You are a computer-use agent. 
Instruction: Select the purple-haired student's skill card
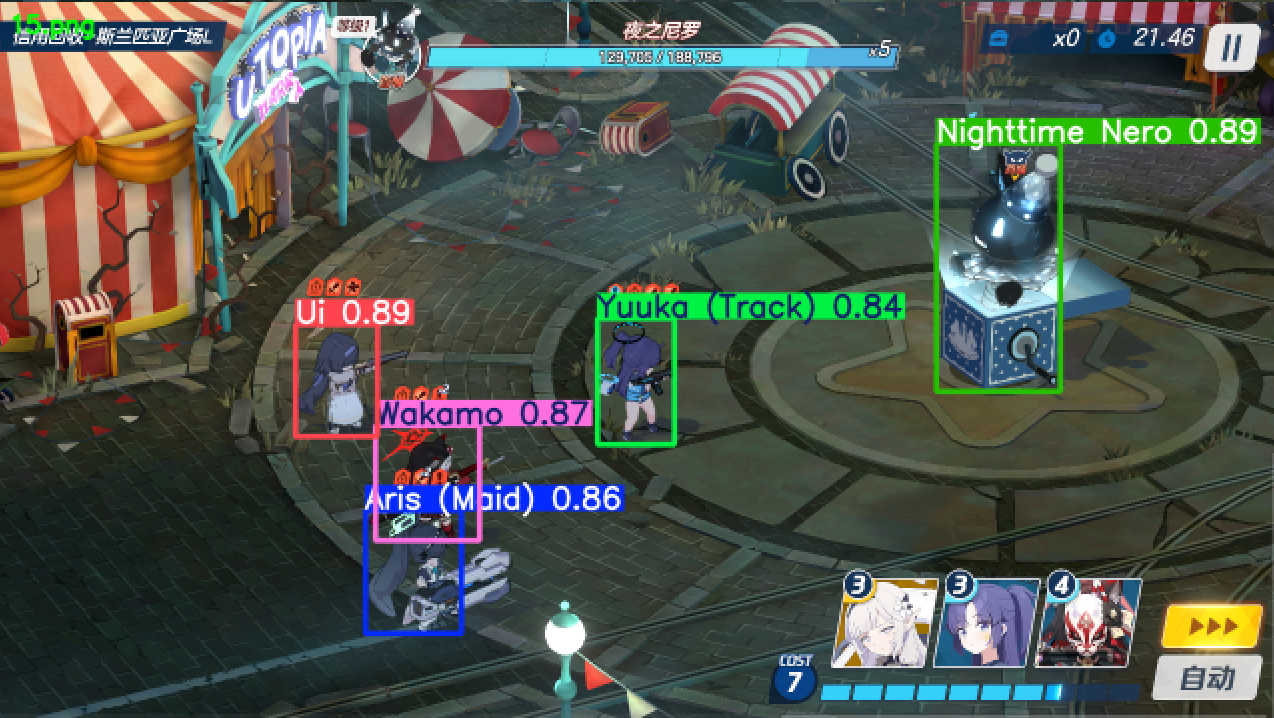click(984, 623)
